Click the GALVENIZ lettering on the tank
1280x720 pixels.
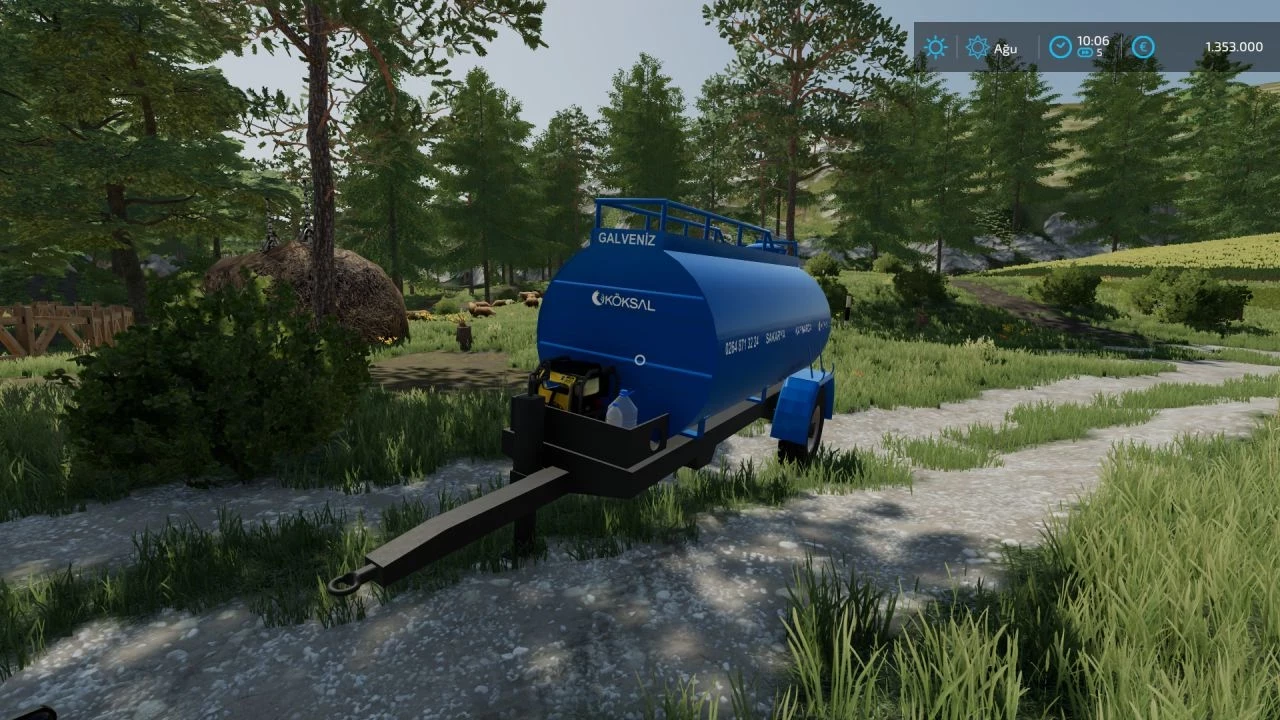626,240
